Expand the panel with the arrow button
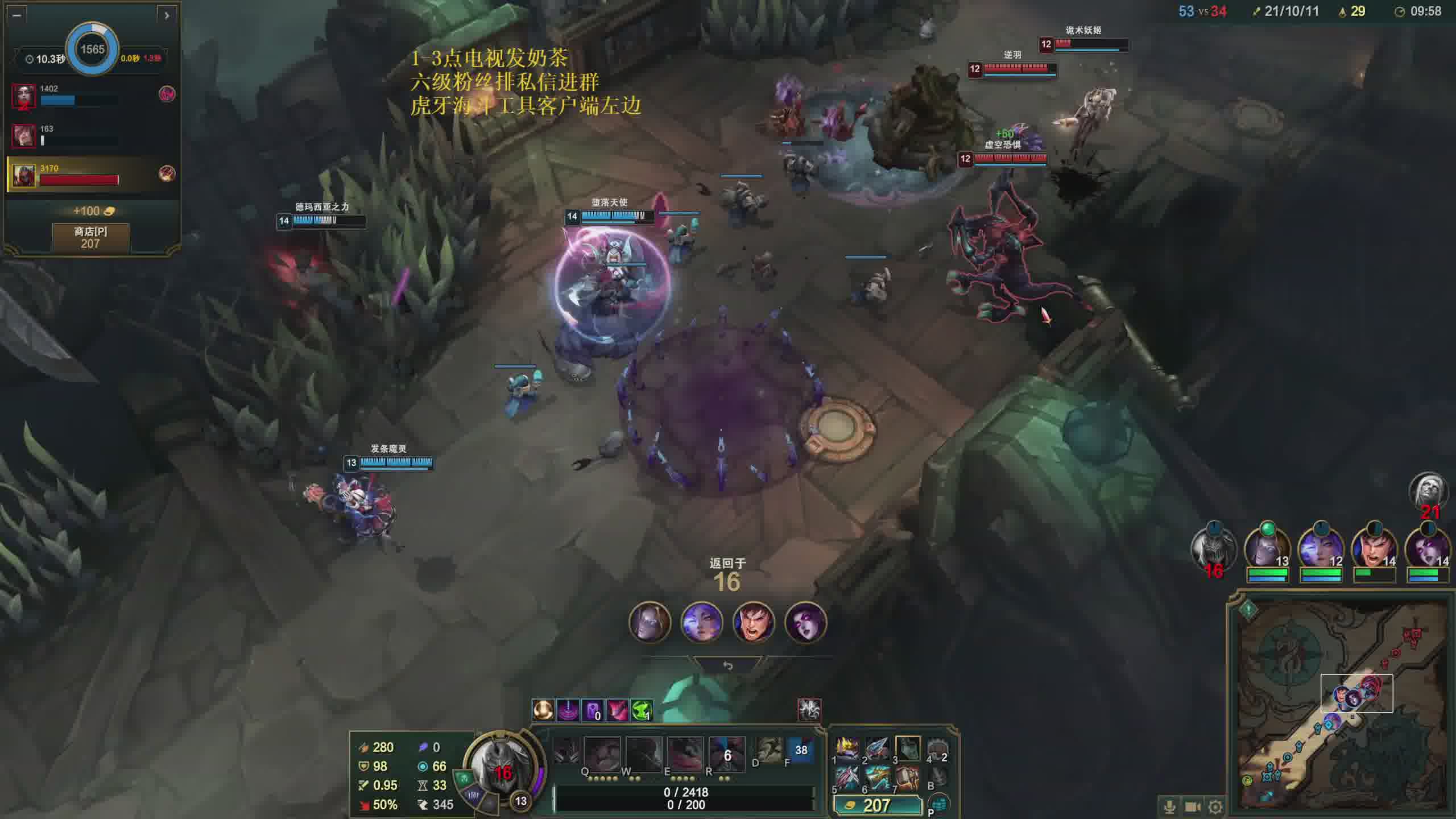The height and width of the screenshot is (819, 1456). click(167, 15)
